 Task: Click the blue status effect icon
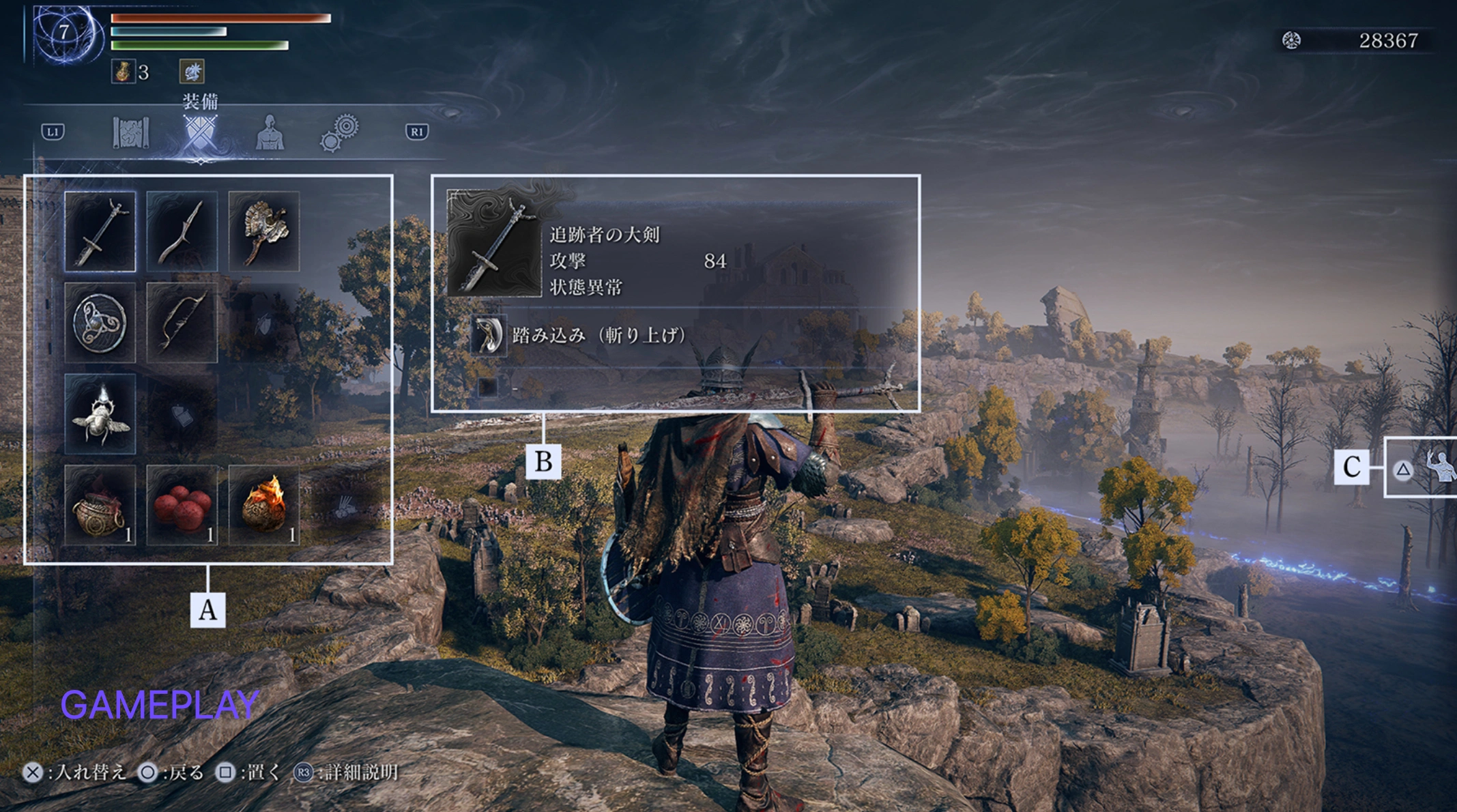192,72
